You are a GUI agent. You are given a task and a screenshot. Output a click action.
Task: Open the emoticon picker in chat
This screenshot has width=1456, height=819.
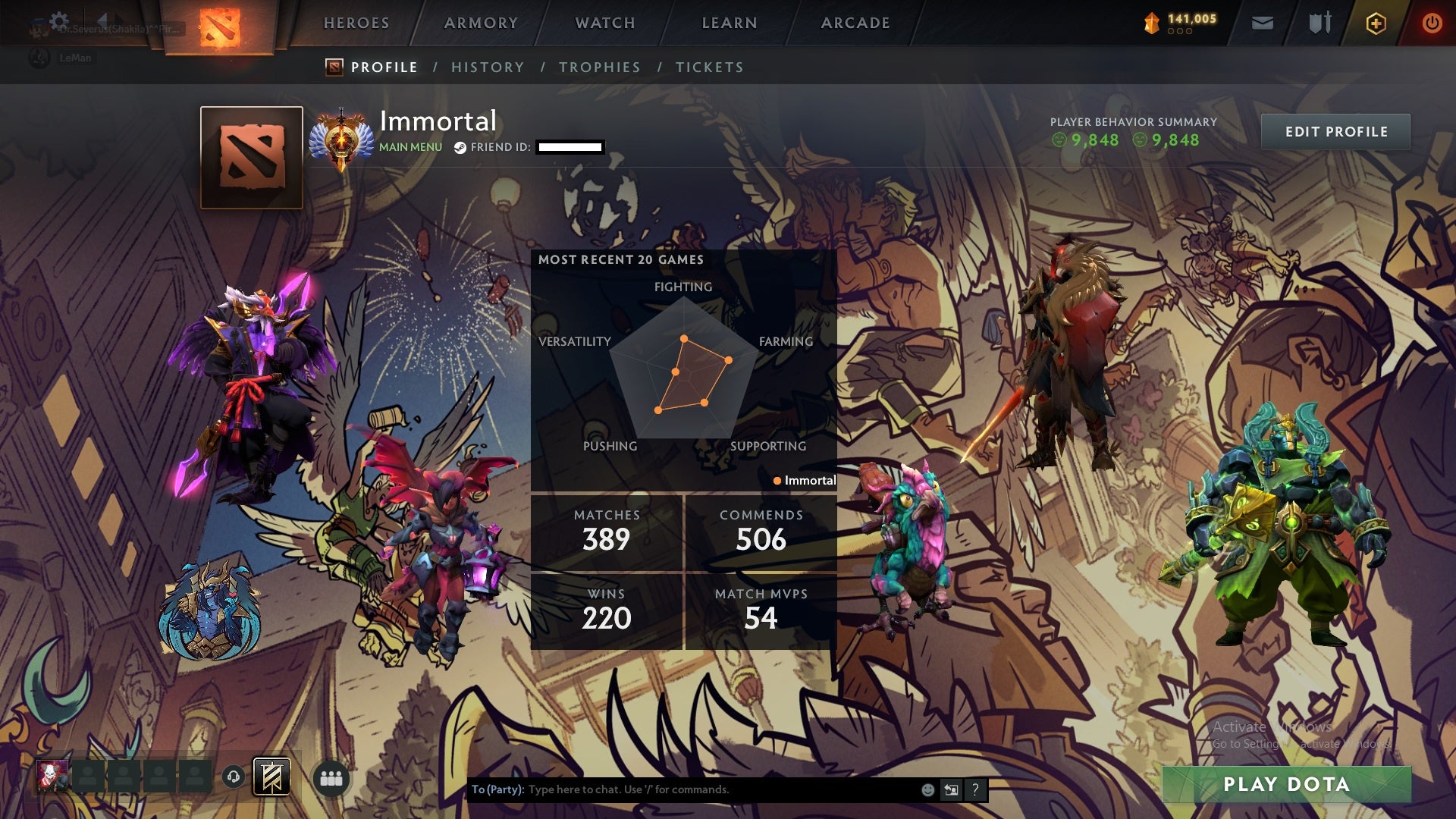[927, 789]
